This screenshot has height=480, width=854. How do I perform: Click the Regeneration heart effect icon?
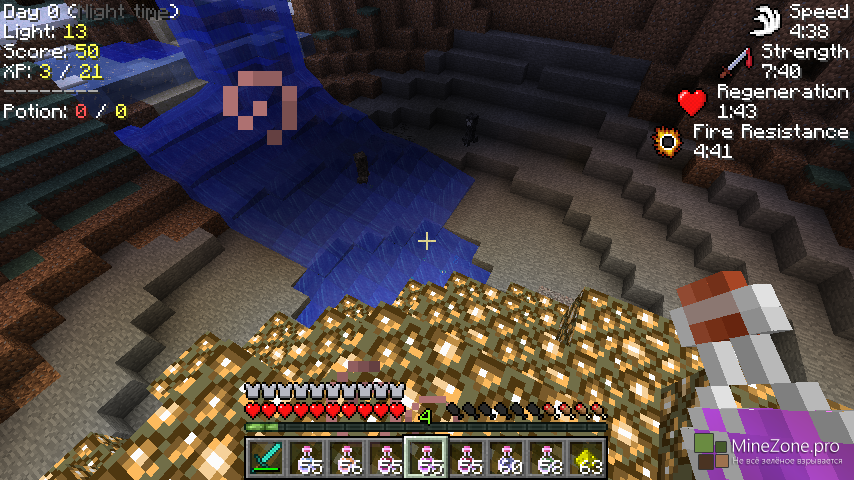point(692,102)
